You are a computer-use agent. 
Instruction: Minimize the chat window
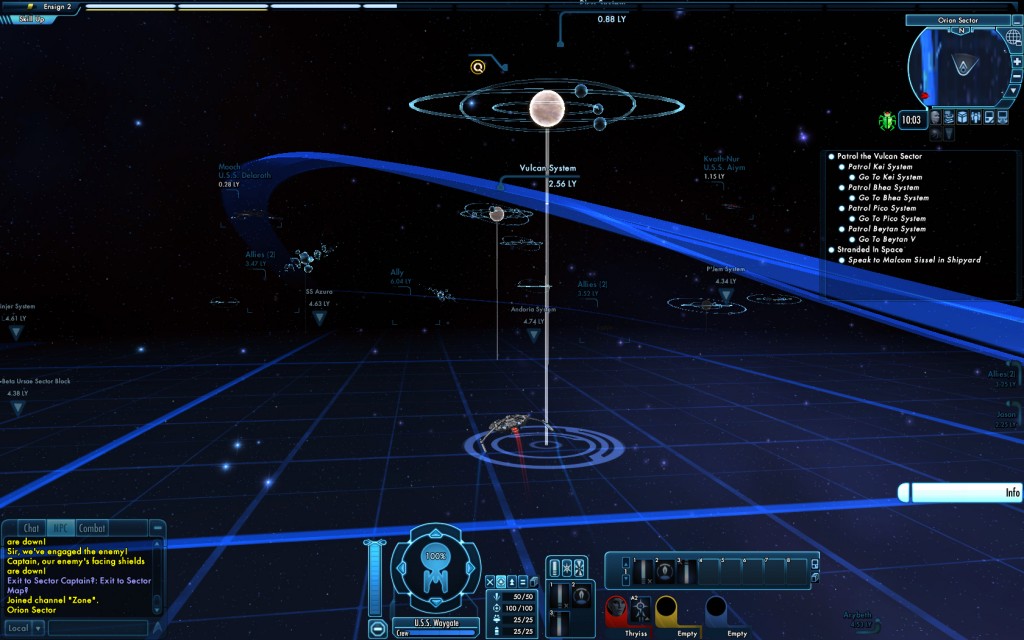pos(157,527)
